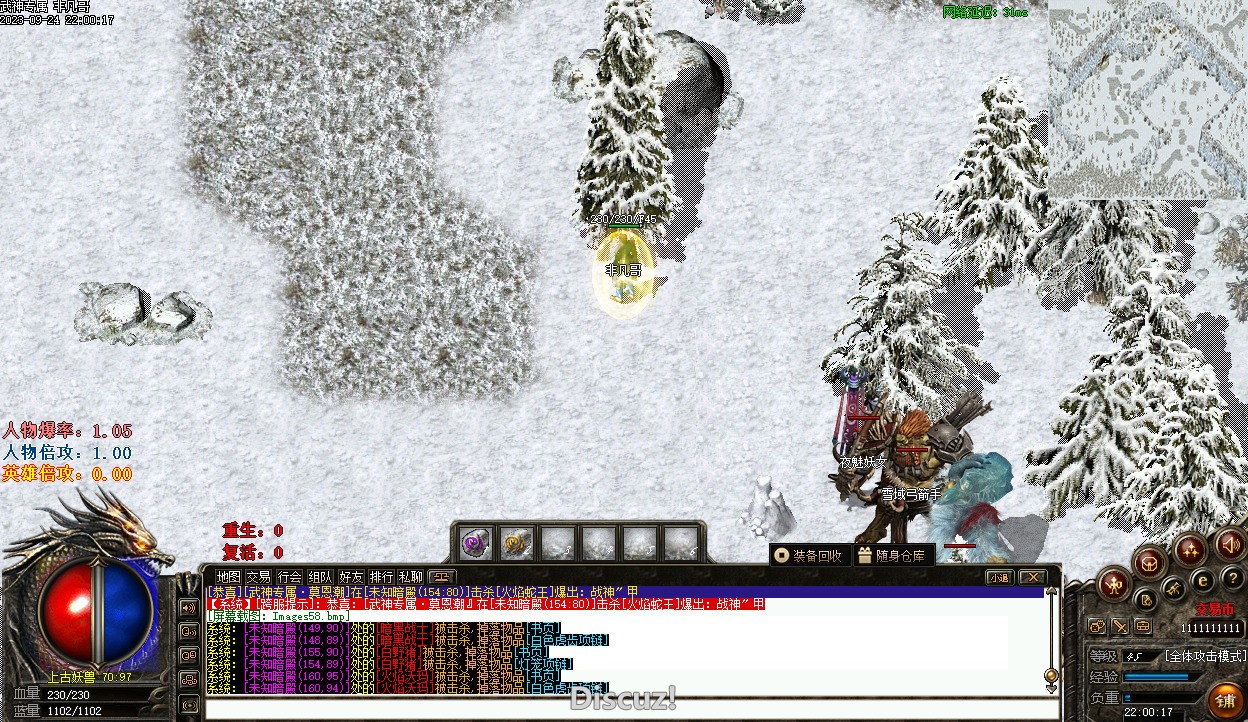This screenshot has height=722, width=1248.
Task: Select the 组队 (team) tab
Action: (320, 577)
